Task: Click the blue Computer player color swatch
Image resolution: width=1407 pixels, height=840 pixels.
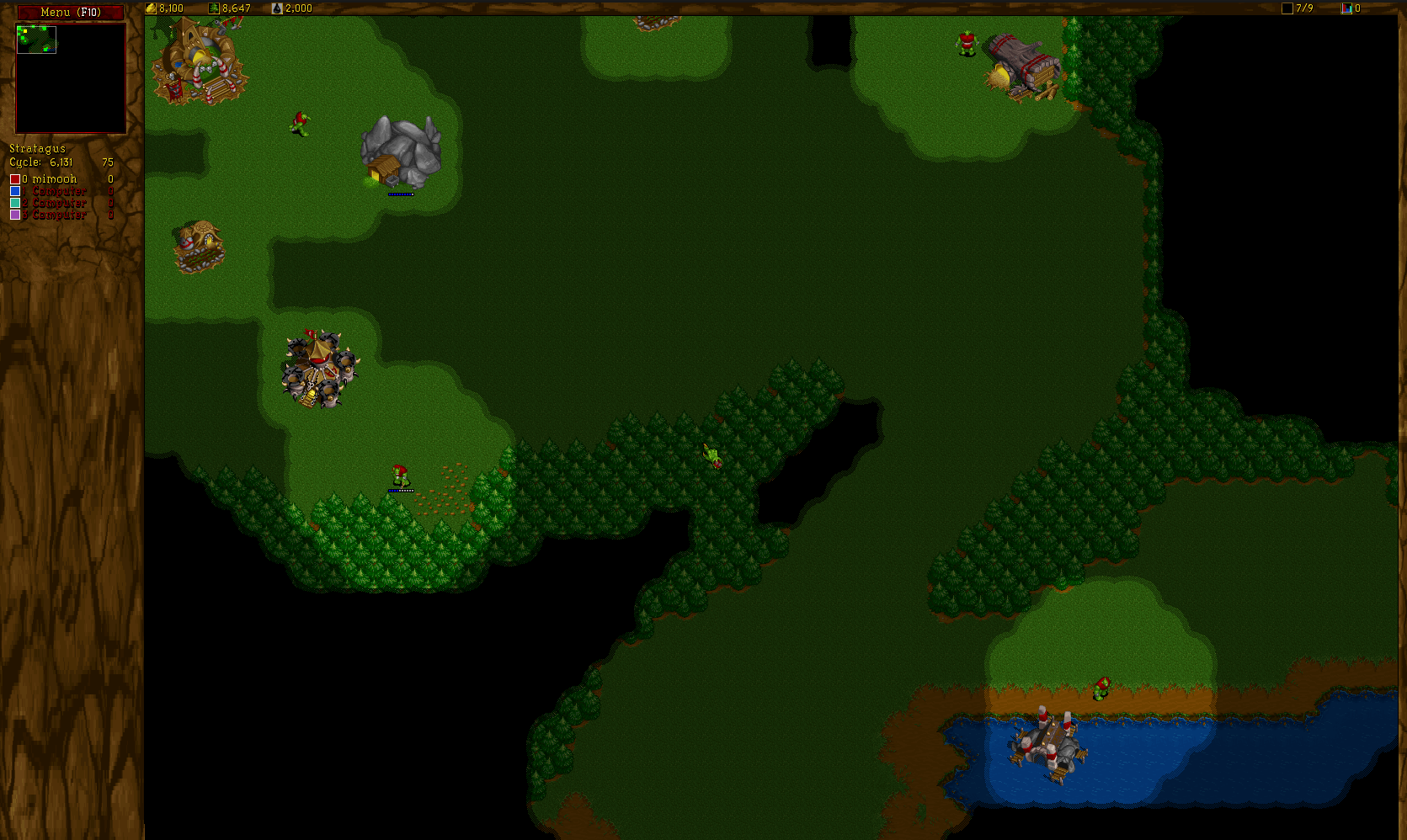Action: point(13,190)
